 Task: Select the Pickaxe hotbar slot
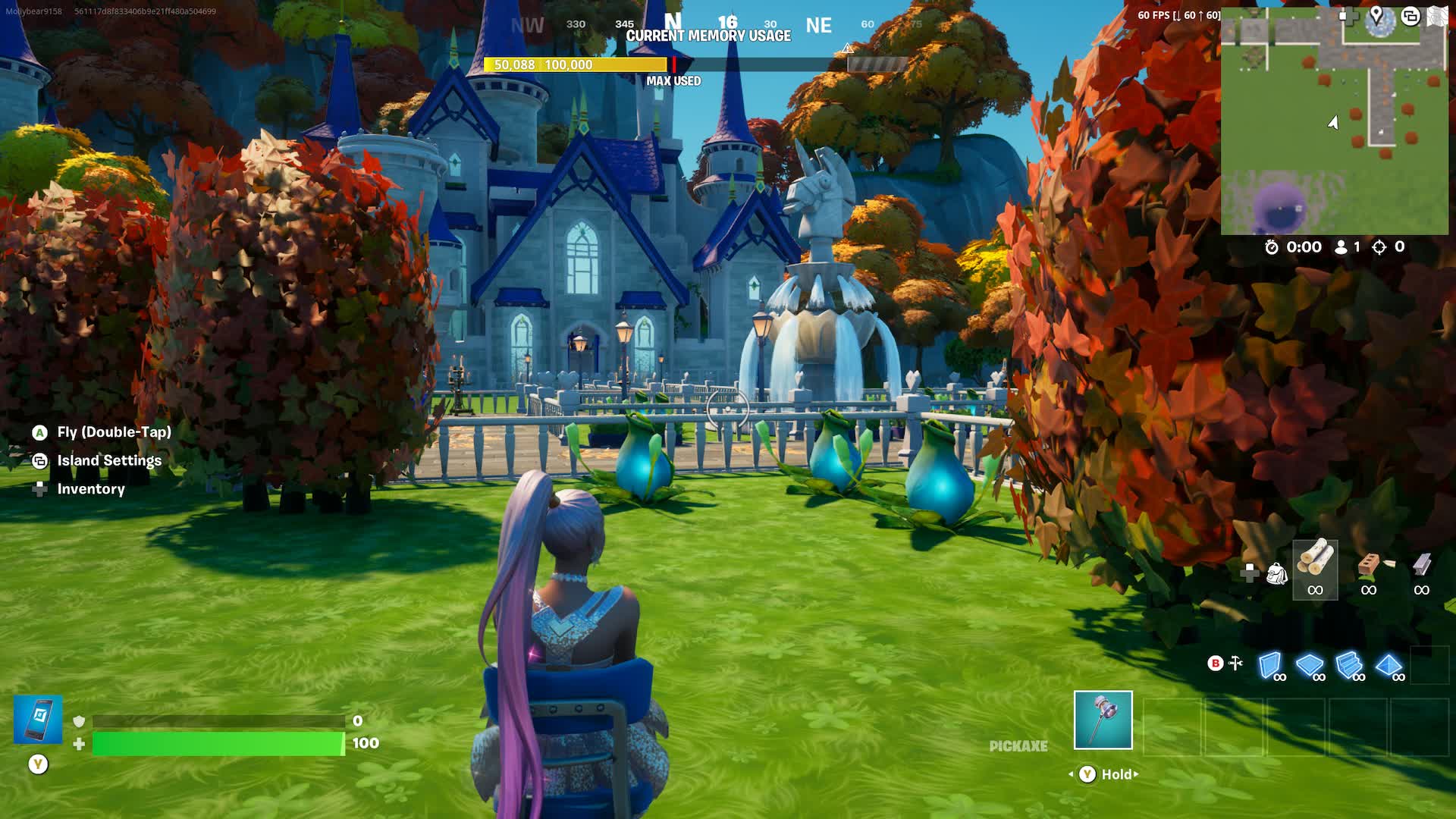1103,720
